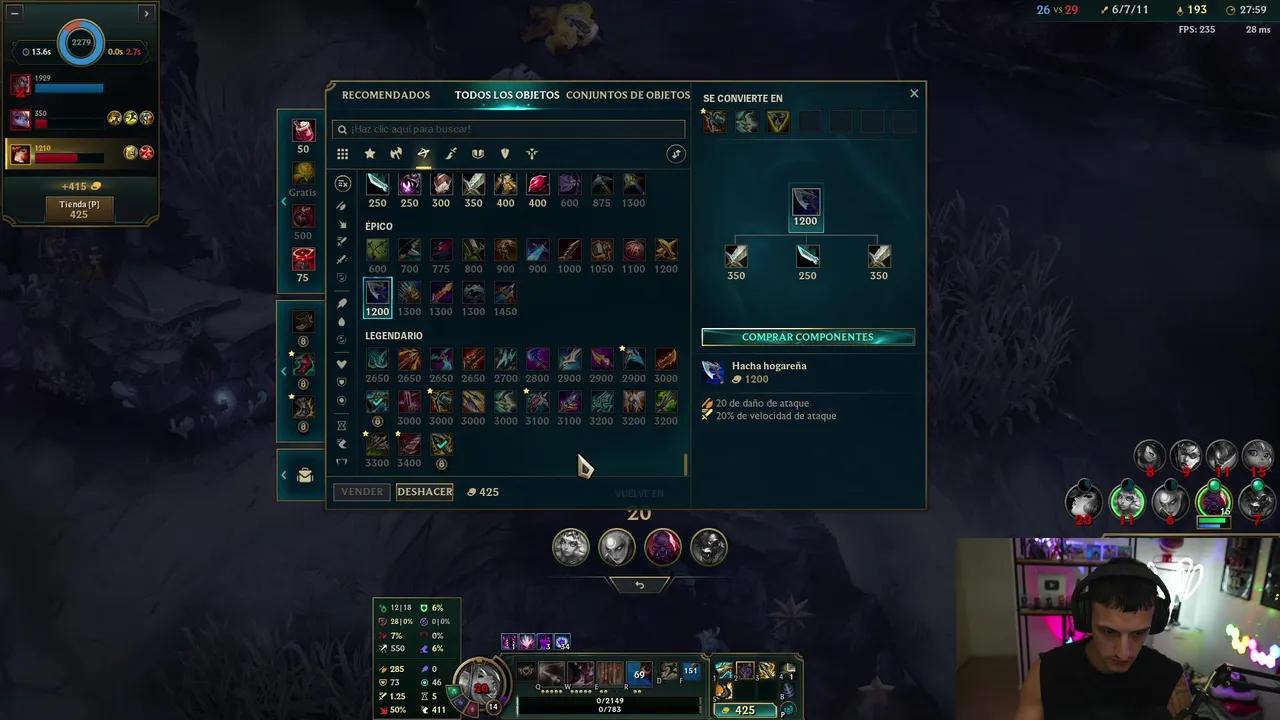Clear active filters using the crossed-out list icon

pos(342,182)
